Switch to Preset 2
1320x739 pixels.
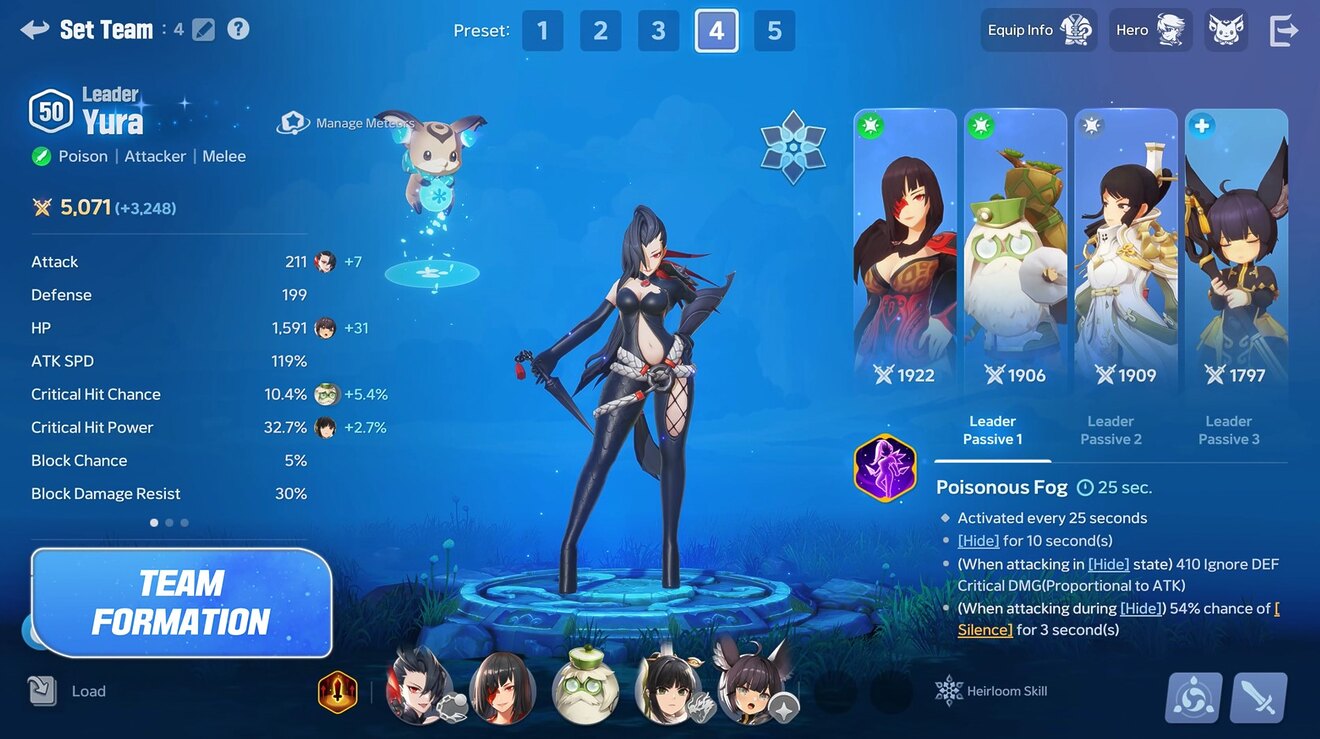600,30
